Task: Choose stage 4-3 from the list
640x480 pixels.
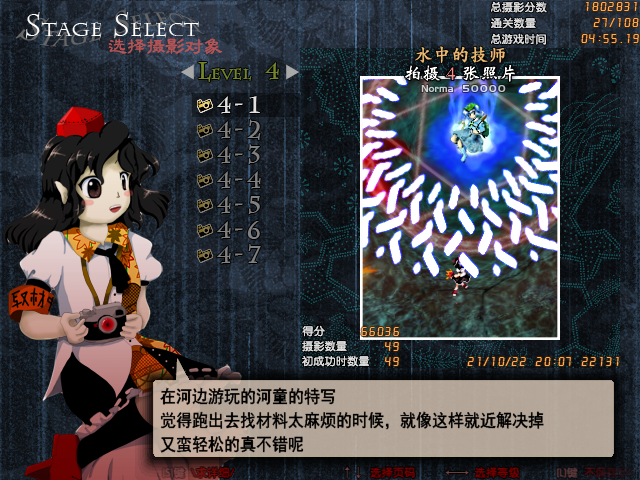Action: tap(230, 155)
